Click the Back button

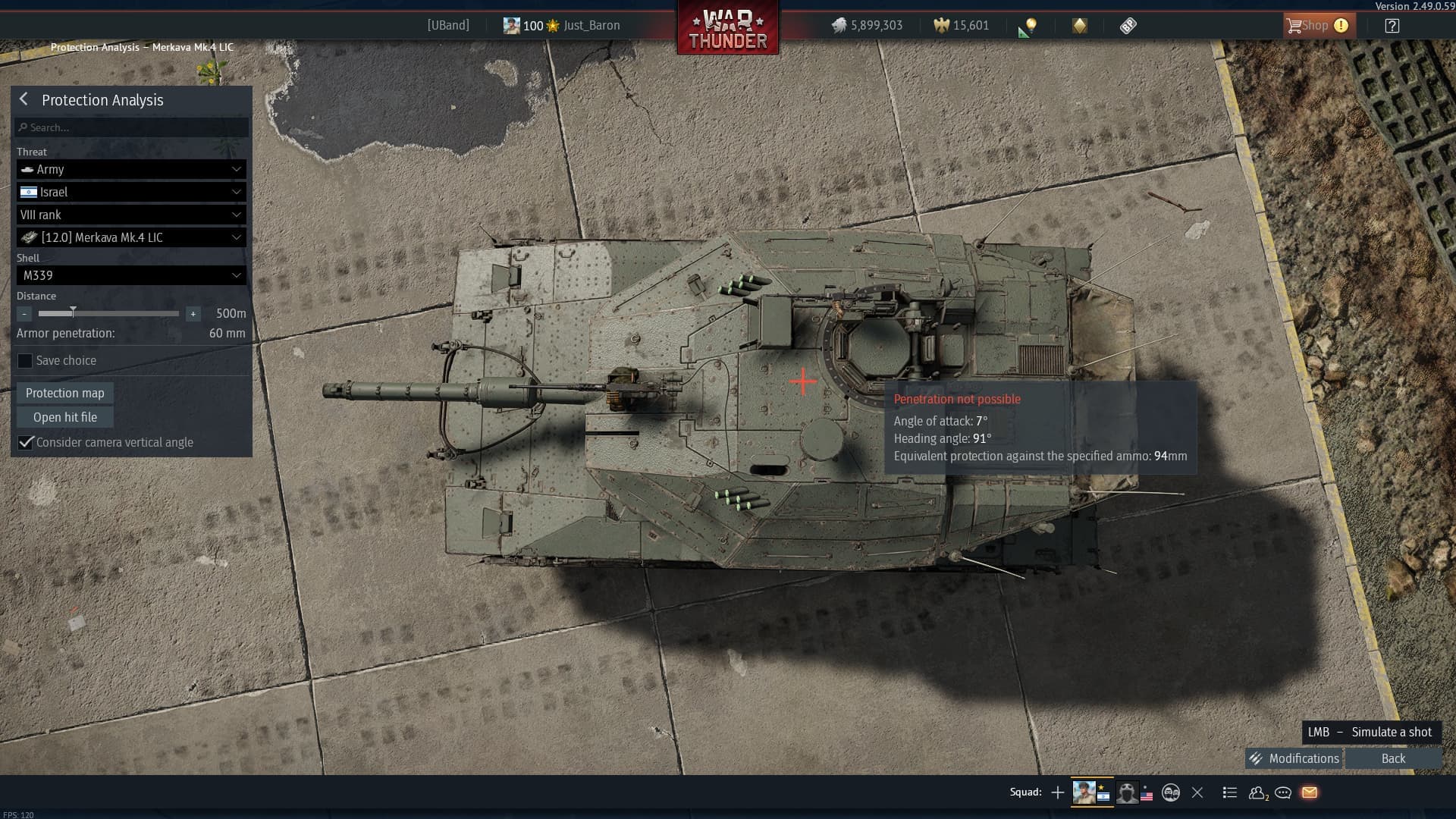pos(1393,758)
